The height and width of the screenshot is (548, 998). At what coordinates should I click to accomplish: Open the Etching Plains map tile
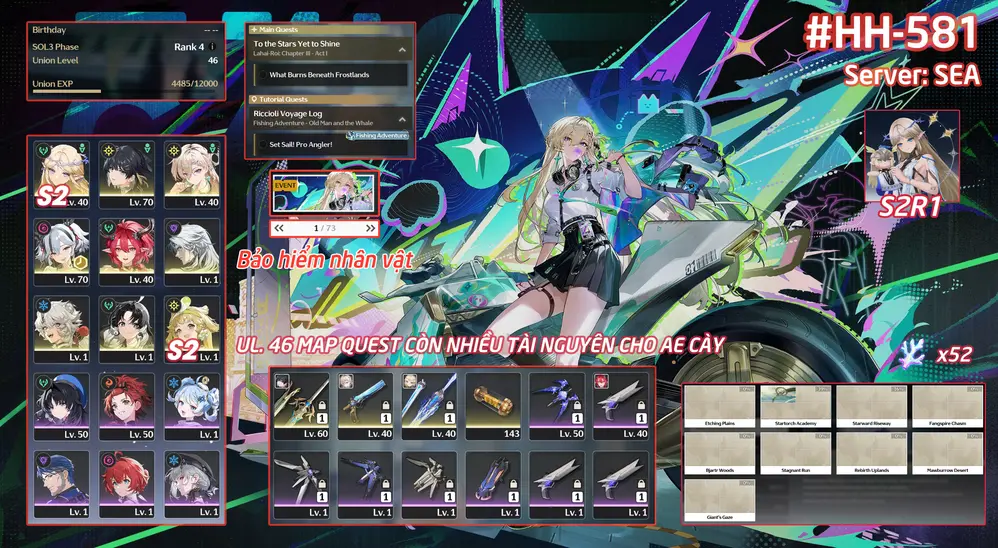click(x=721, y=407)
